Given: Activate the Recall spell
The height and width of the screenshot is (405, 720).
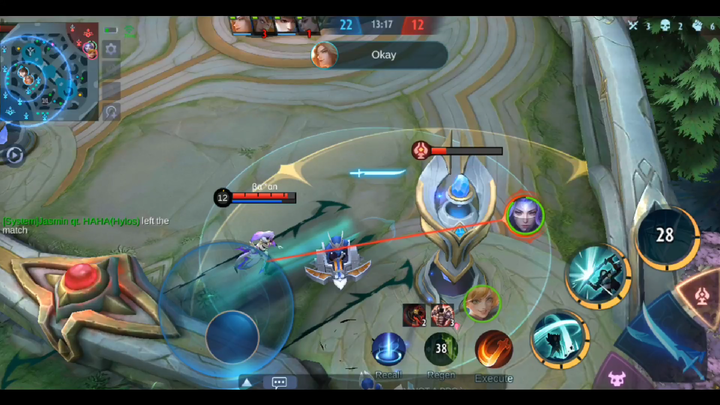Looking at the screenshot, I should tap(388, 350).
